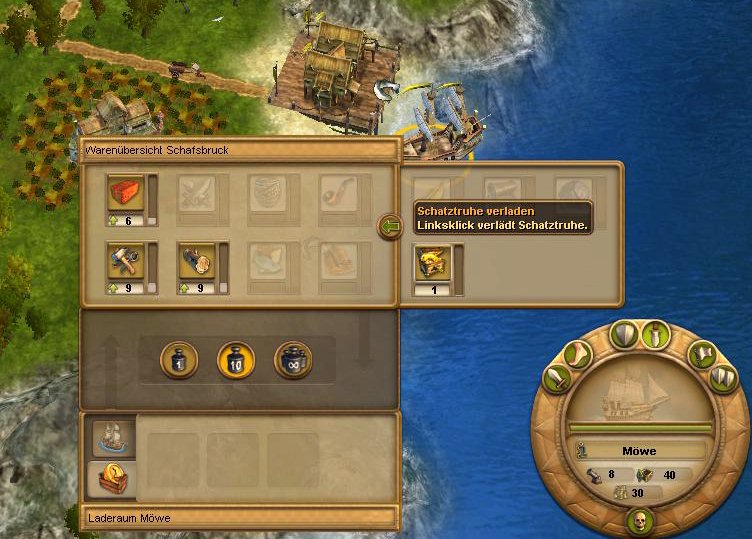This screenshot has height=539, width=752.
Task: Scuttle ship with the skull button
Action: coord(639,520)
